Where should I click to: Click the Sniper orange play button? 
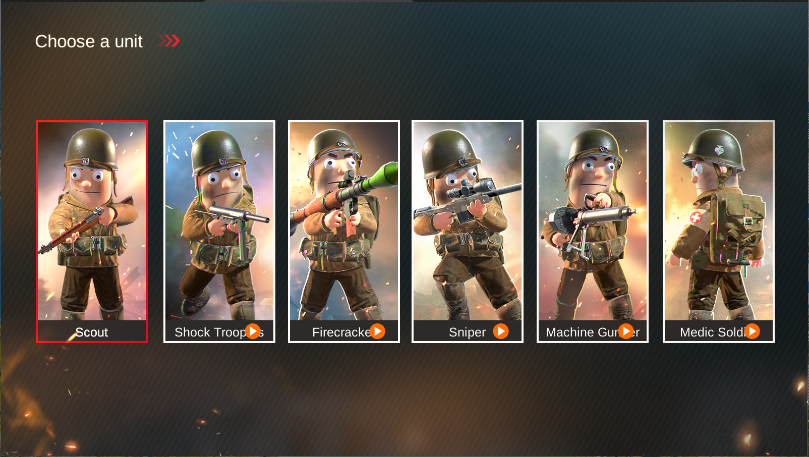pos(501,331)
